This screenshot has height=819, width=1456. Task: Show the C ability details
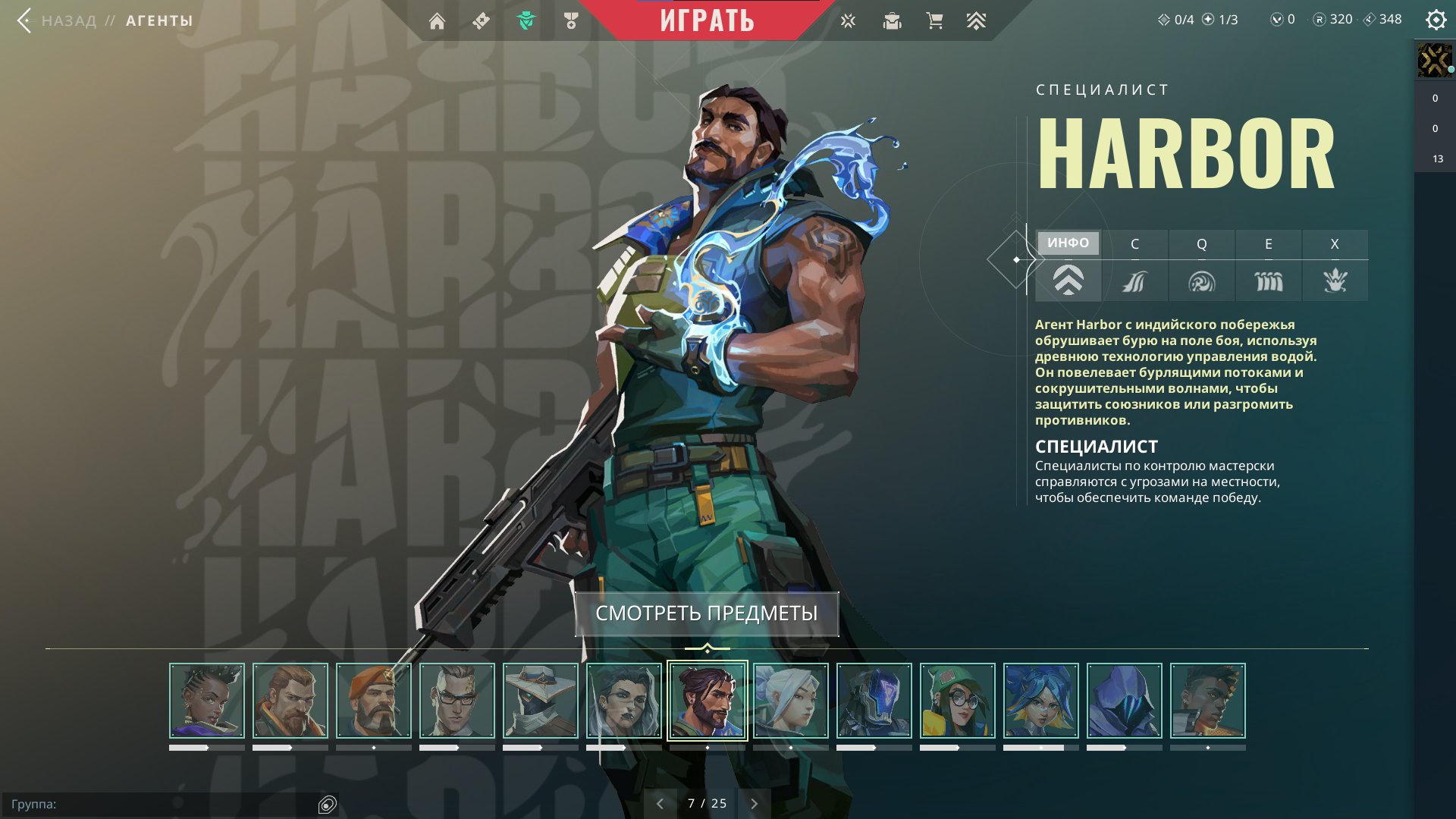(1134, 265)
